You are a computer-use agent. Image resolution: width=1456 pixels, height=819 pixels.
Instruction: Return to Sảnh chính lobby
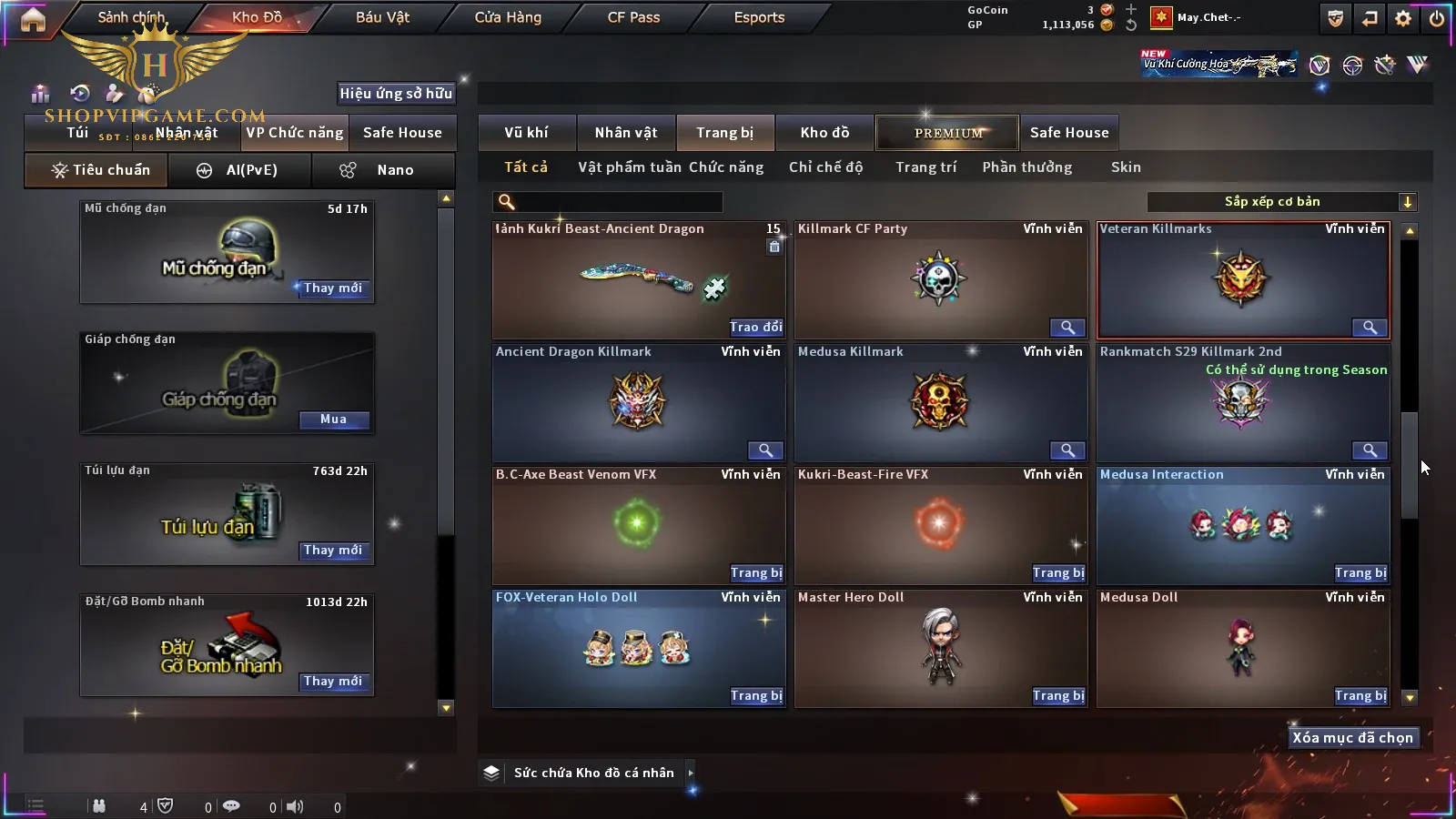click(x=131, y=17)
